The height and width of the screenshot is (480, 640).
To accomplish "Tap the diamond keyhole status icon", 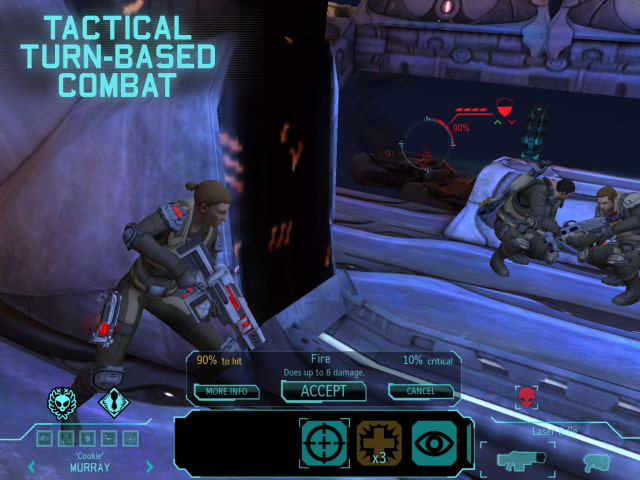I will point(113,403).
